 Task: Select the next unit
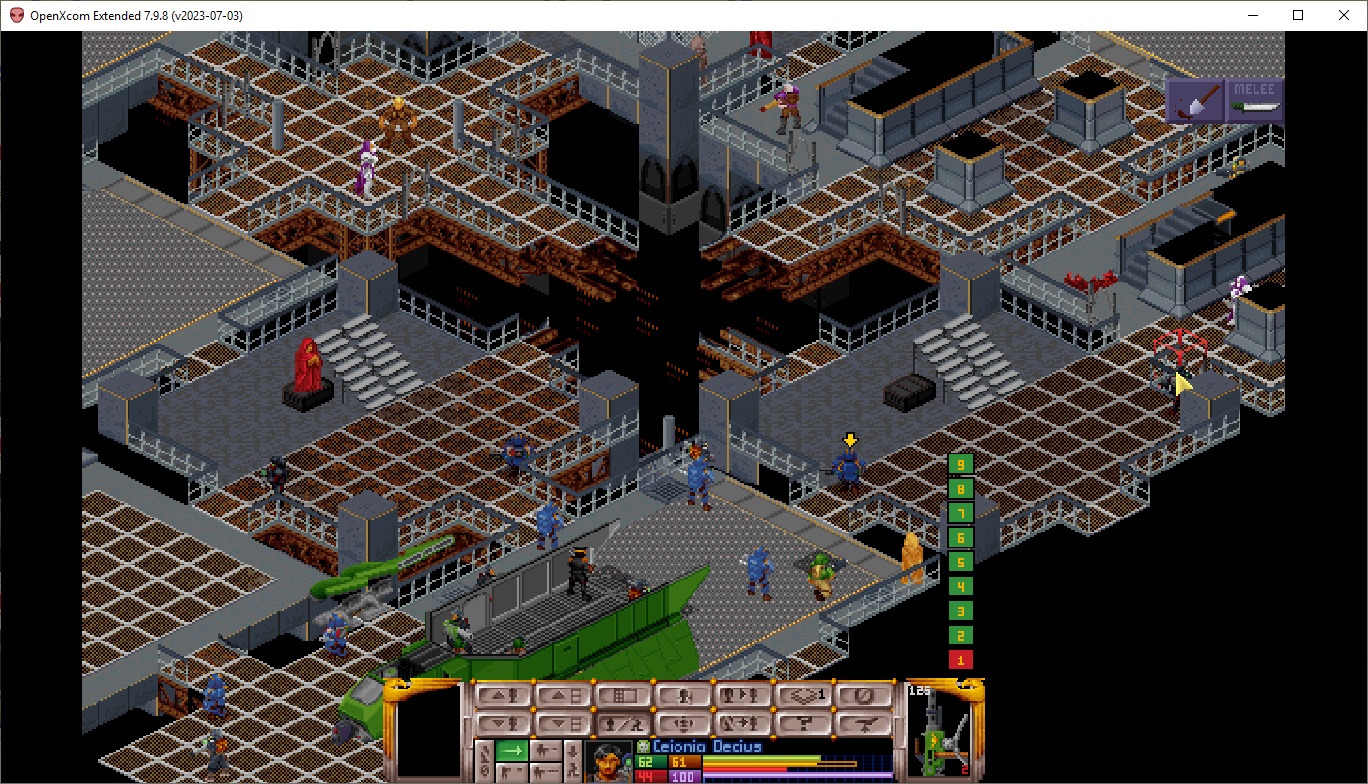click(x=744, y=695)
